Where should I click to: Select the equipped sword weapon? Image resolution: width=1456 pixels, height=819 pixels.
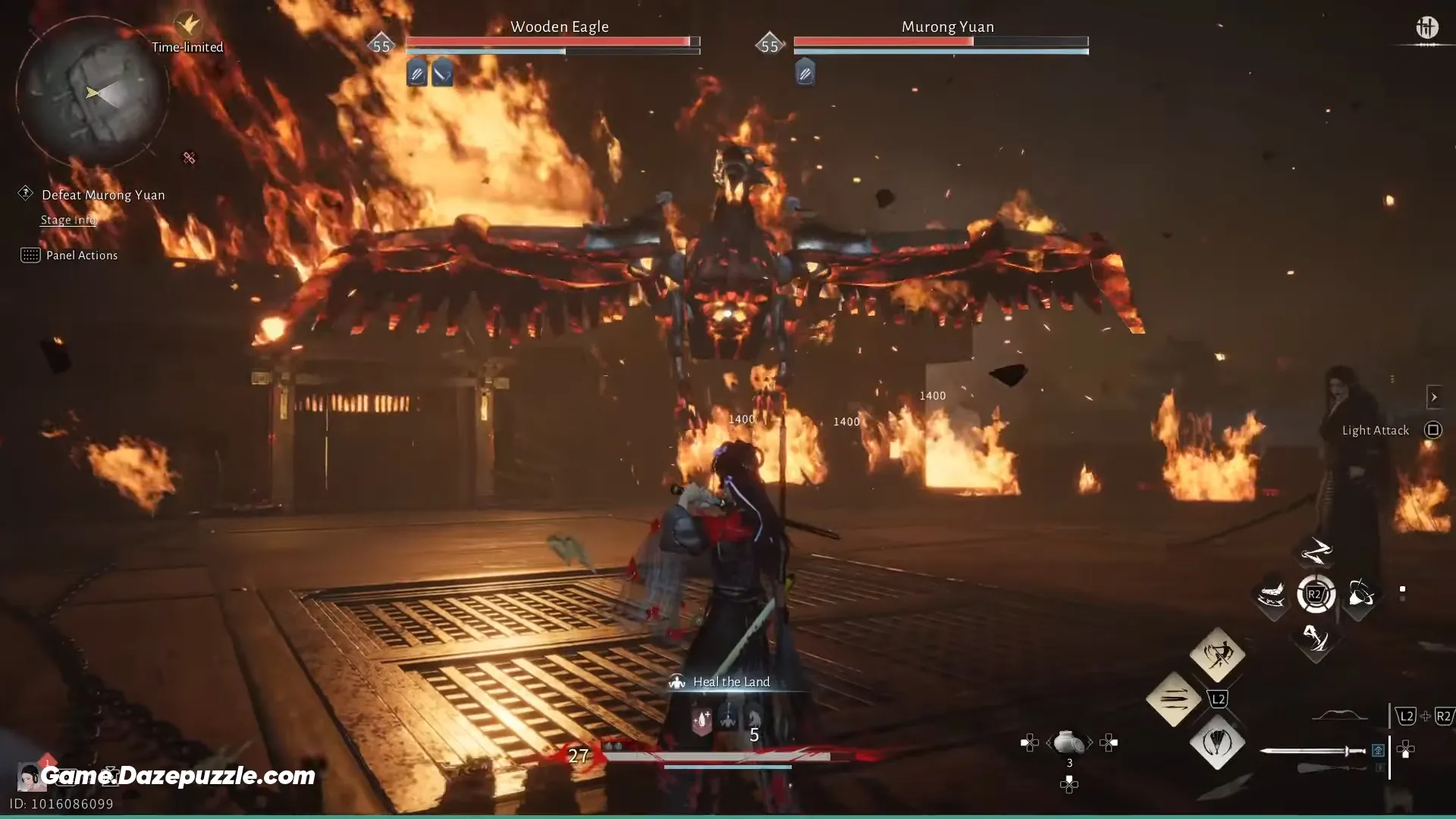tap(1313, 751)
